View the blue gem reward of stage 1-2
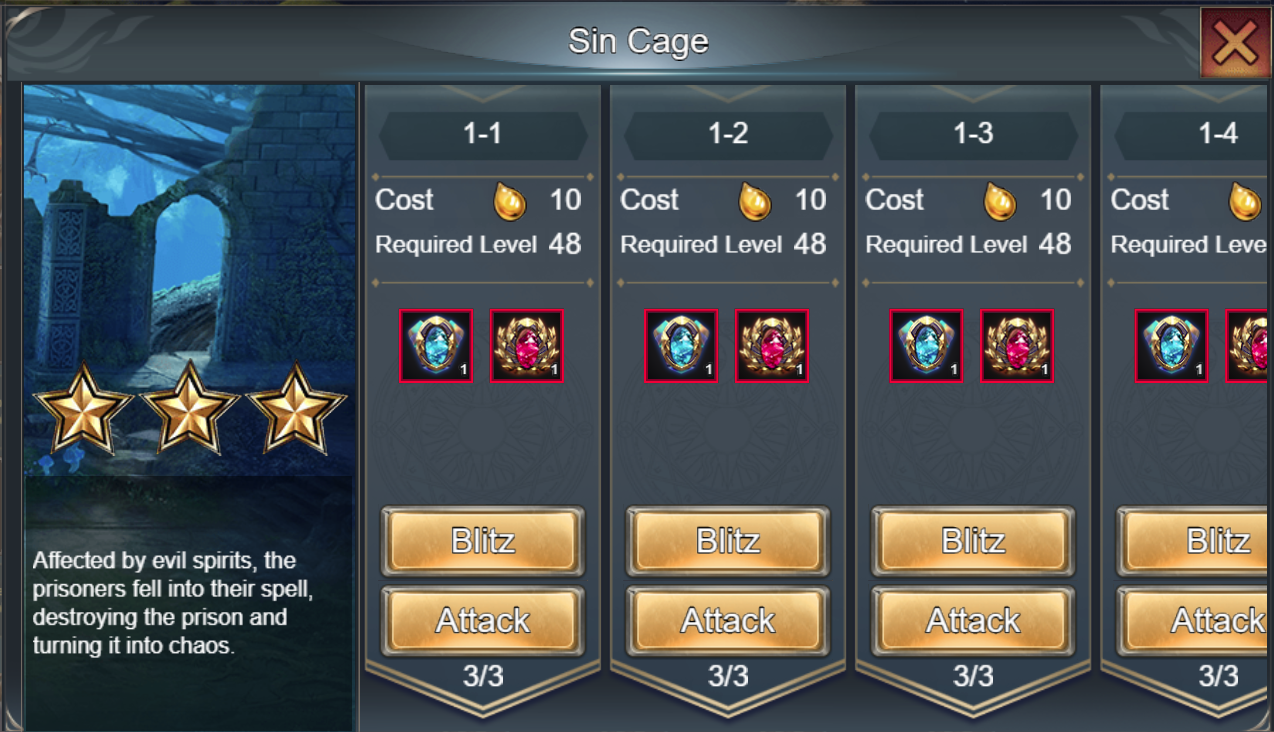This screenshot has width=1274, height=732. (x=681, y=346)
